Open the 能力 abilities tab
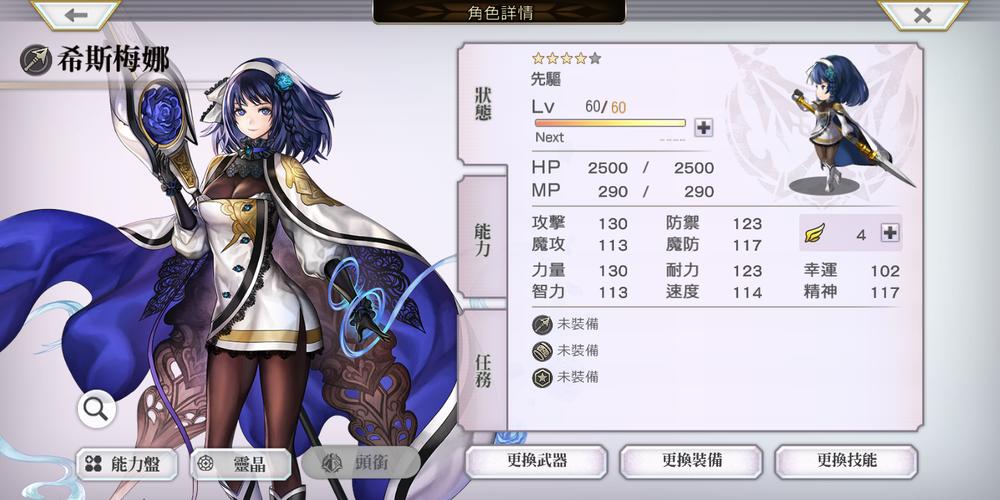 pyautogui.click(x=483, y=240)
